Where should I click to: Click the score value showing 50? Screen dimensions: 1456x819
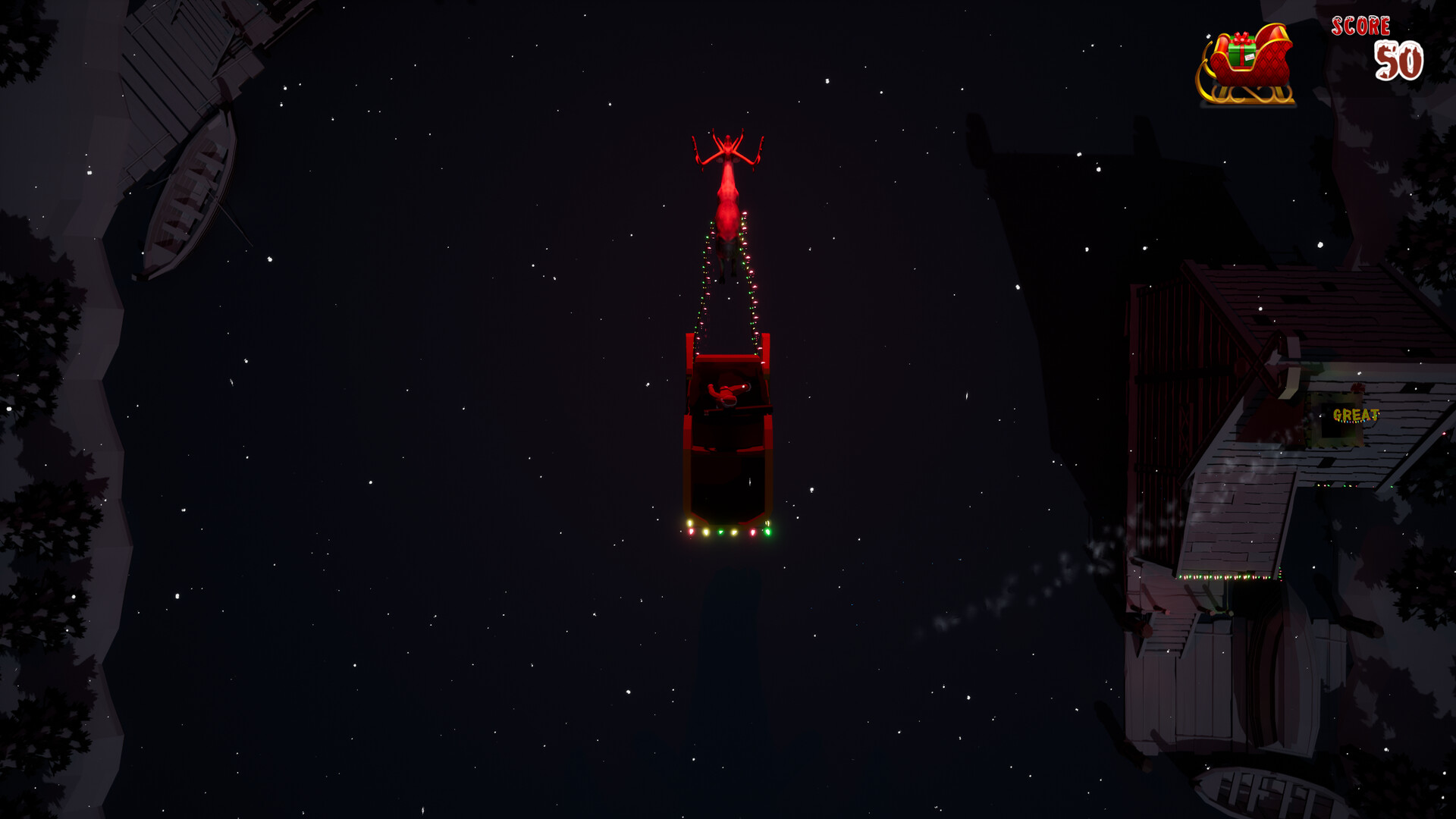click(1399, 61)
